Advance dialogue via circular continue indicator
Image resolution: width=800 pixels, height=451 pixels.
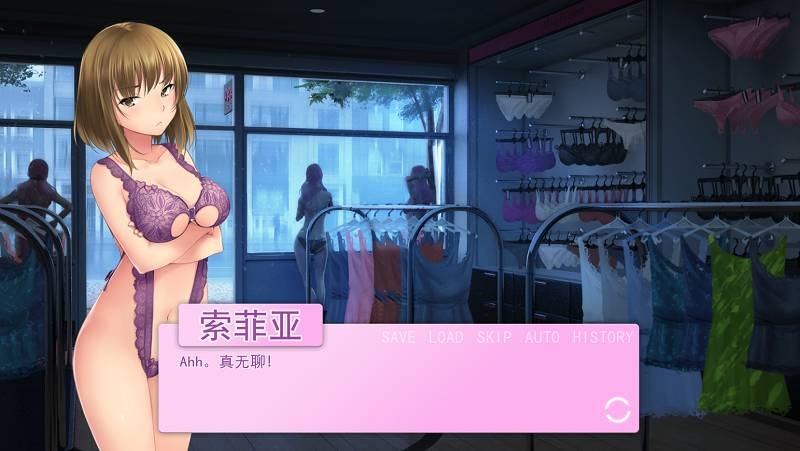618,408
